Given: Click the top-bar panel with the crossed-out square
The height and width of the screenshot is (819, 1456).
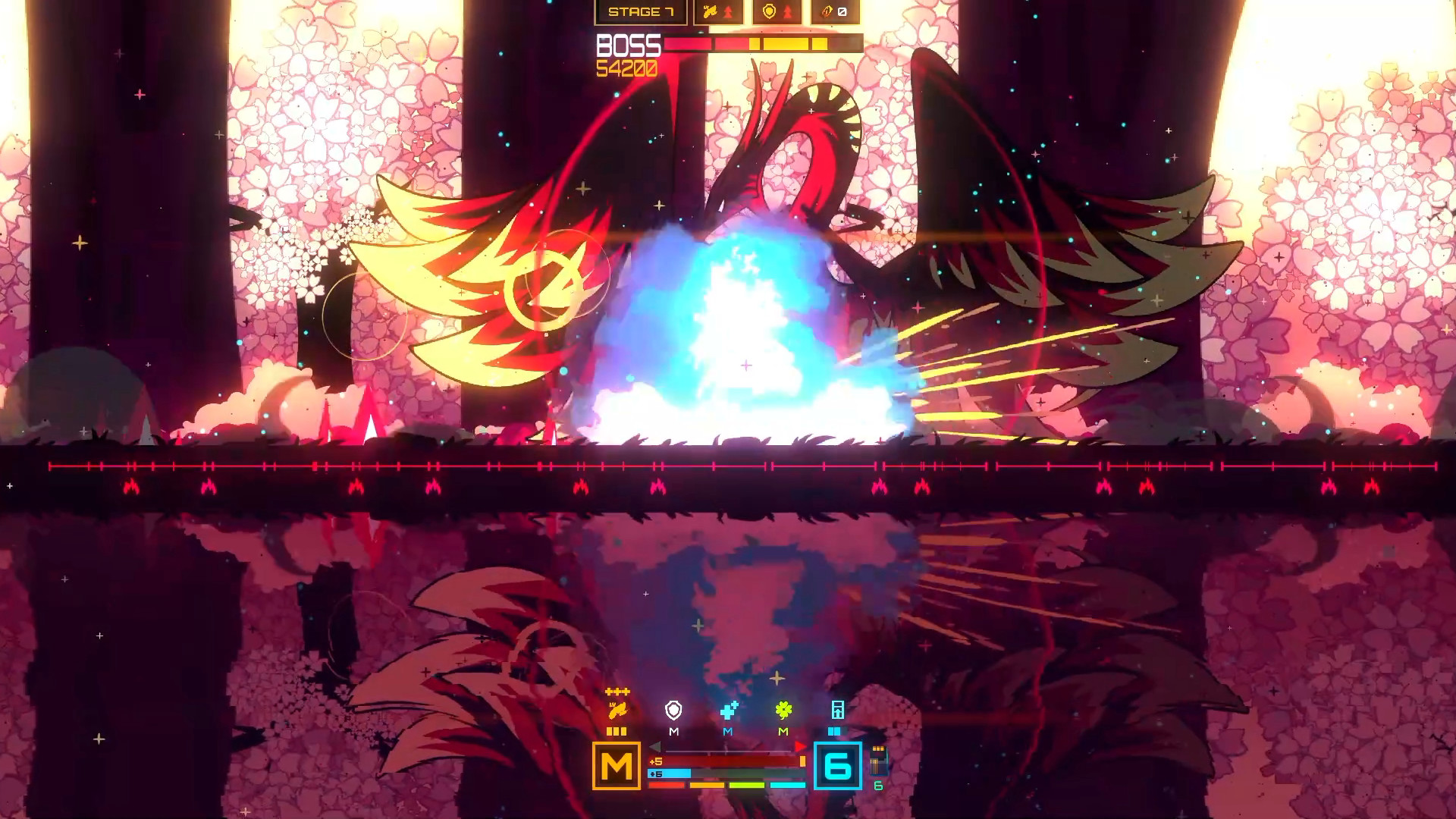Looking at the screenshot, I should pyautogui.click(x=835, y=12).
